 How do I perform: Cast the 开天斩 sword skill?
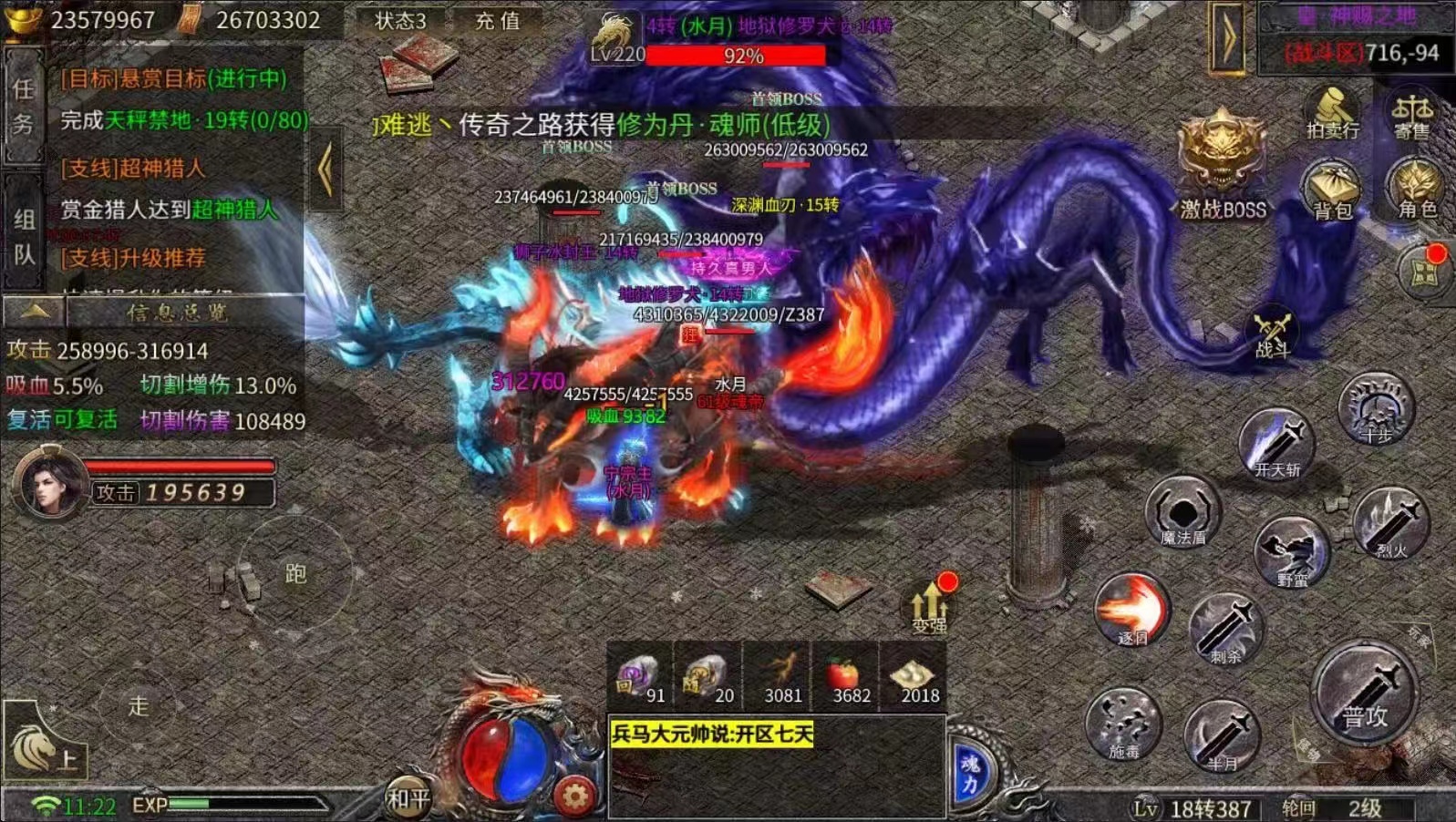point(1276,444)
